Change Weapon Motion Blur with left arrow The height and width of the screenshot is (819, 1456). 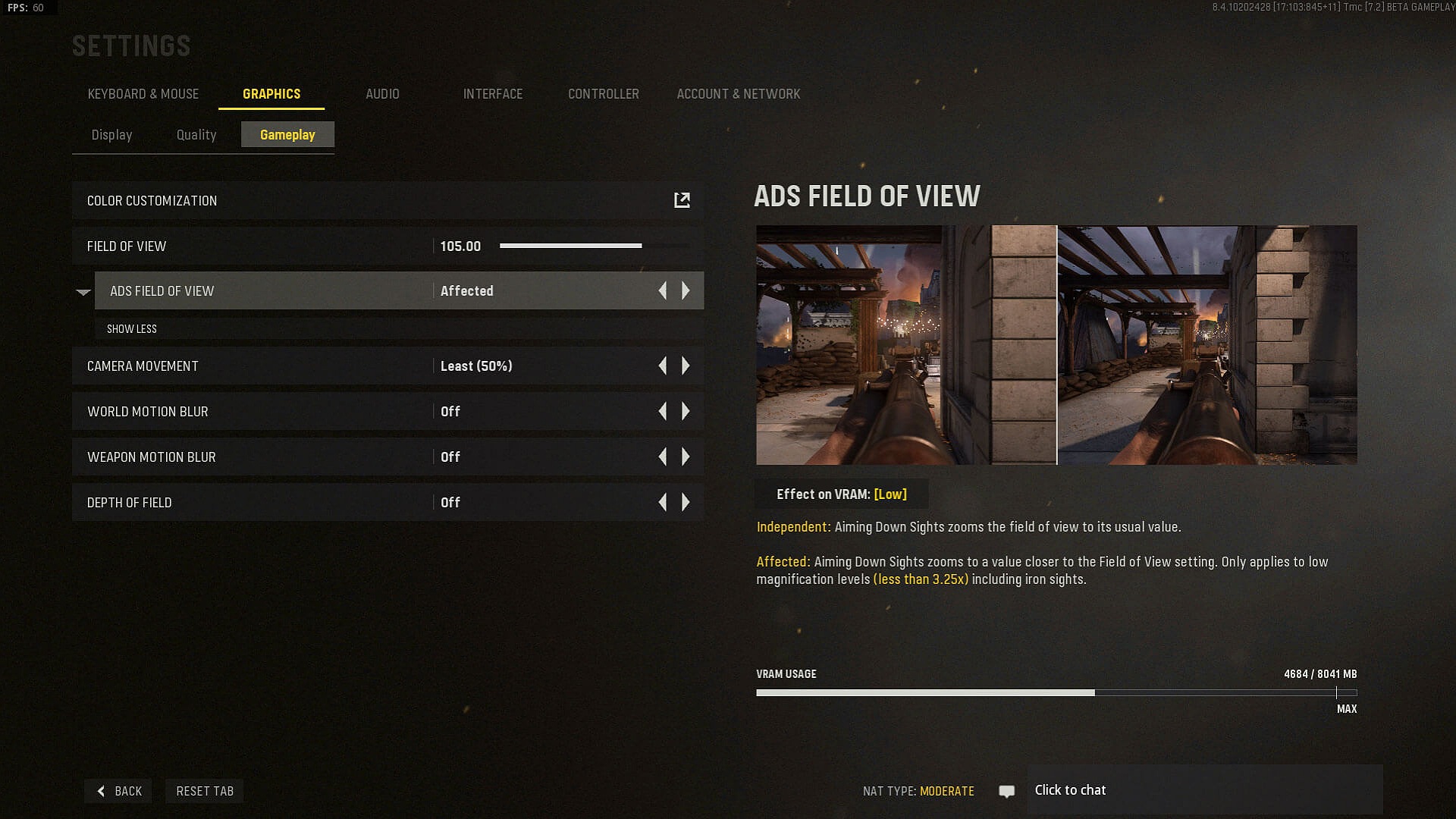click(x=663, y=457)
